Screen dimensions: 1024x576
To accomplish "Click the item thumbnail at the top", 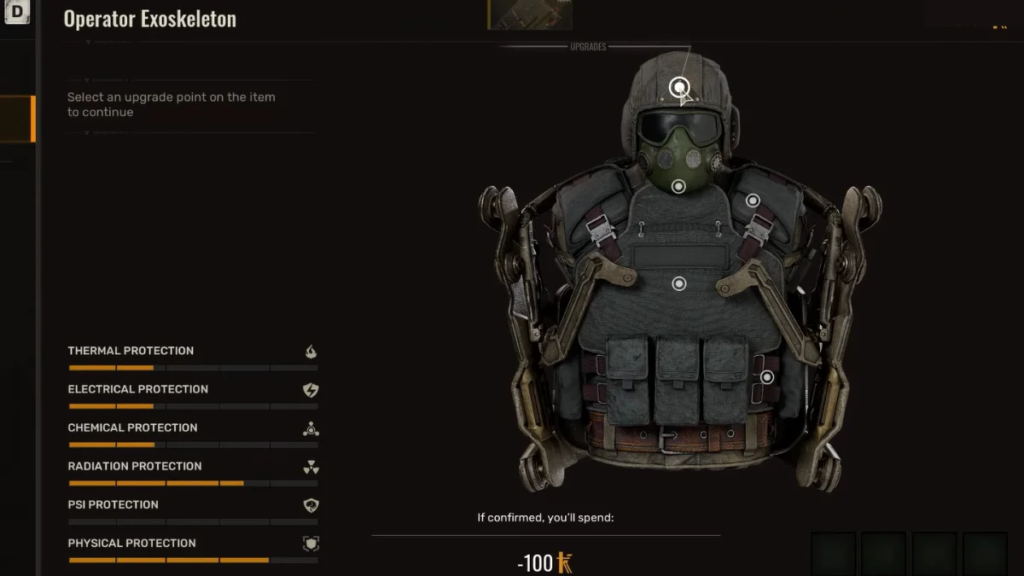I will [x=529, y=14].
